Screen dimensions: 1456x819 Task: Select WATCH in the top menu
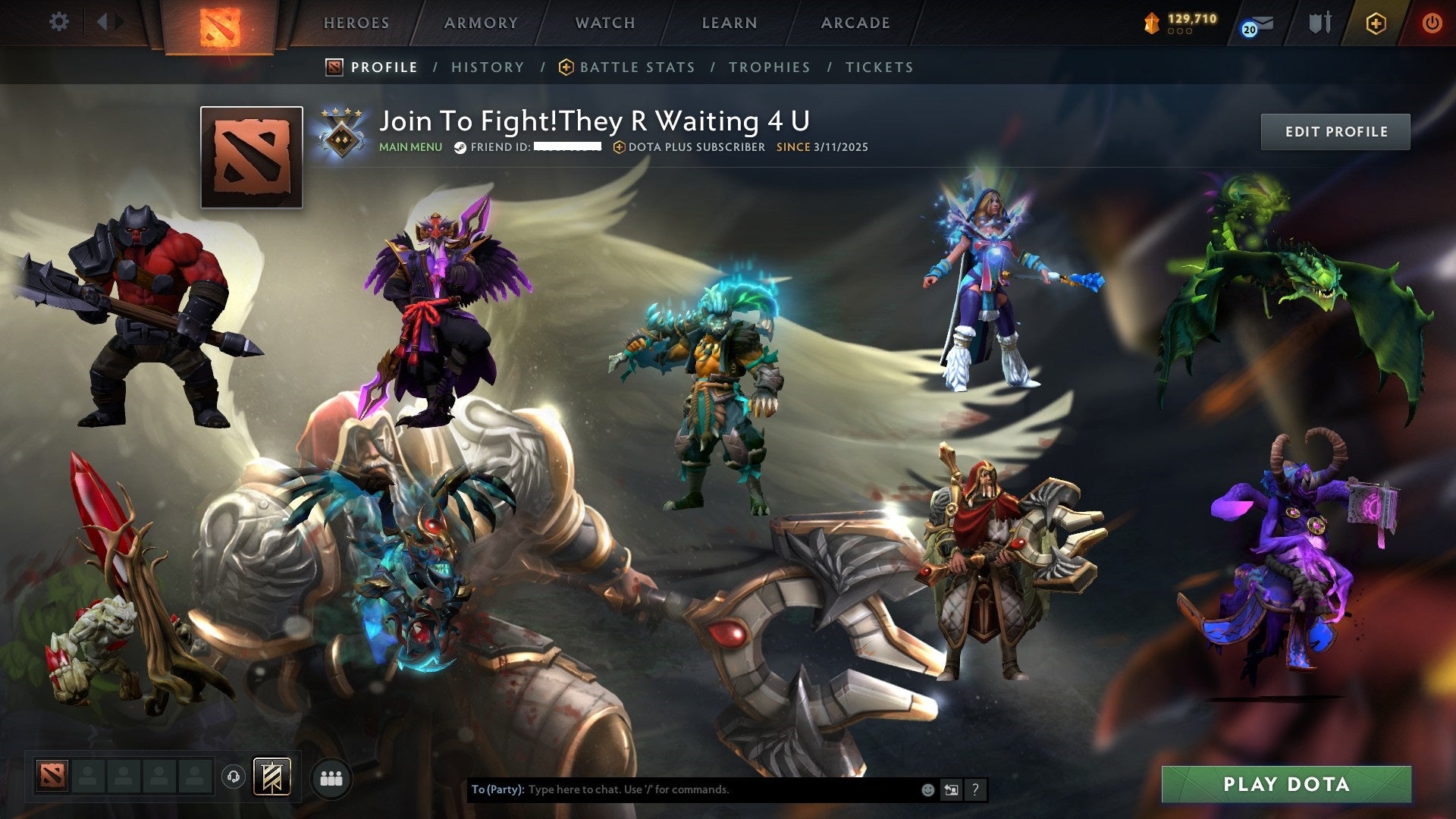605,23
